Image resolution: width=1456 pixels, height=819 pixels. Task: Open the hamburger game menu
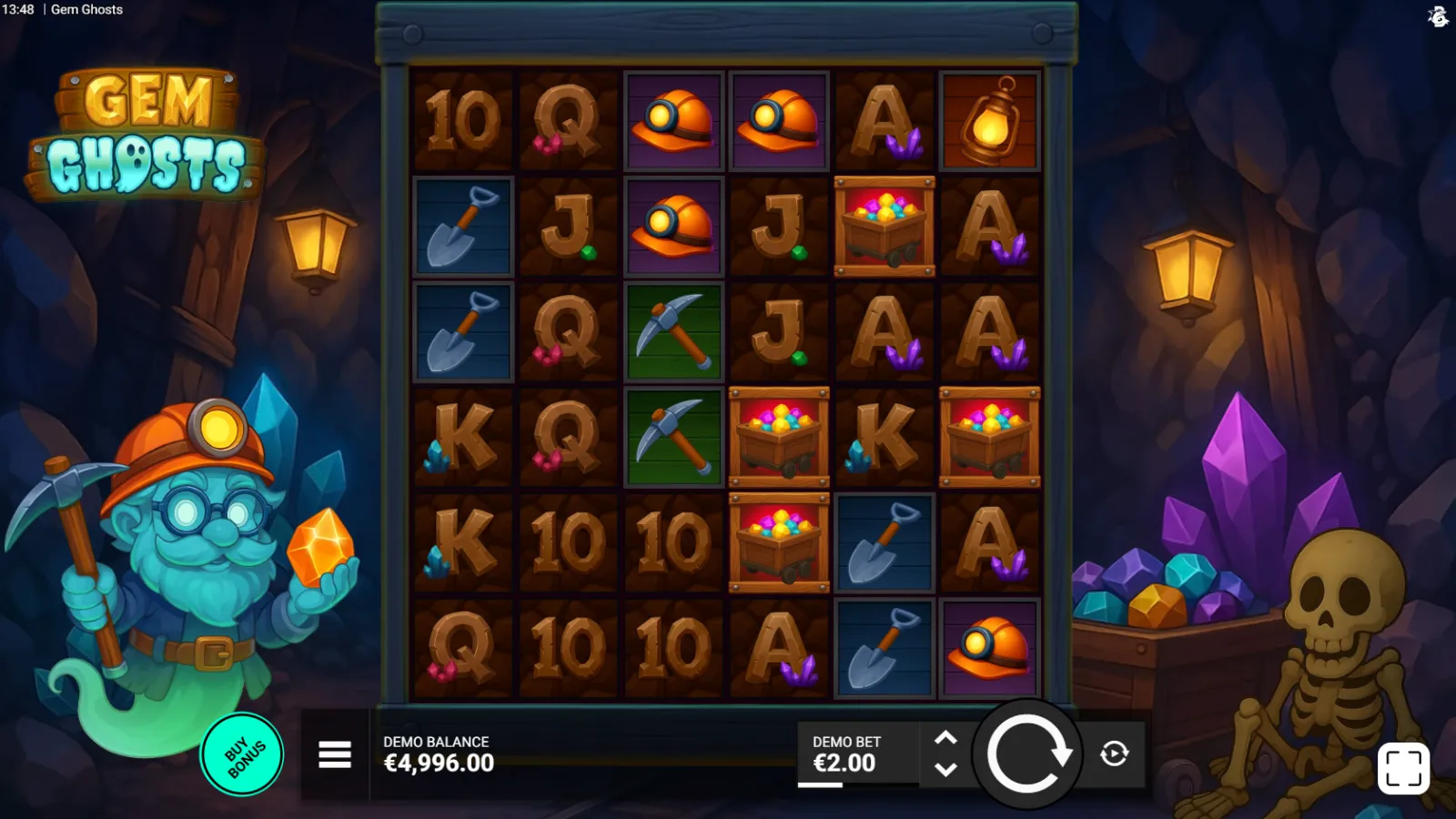(x=335, y=754)
